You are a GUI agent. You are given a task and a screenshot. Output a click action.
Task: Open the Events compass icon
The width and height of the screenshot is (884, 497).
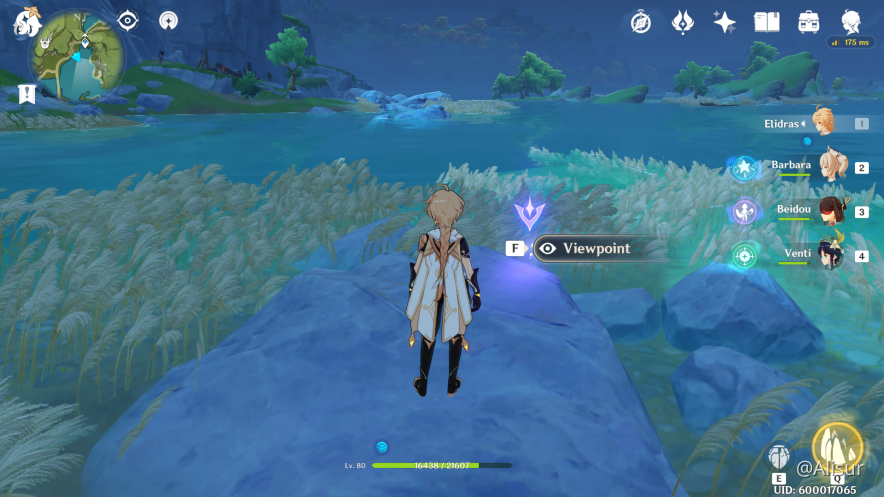click(x=641, y=22)
